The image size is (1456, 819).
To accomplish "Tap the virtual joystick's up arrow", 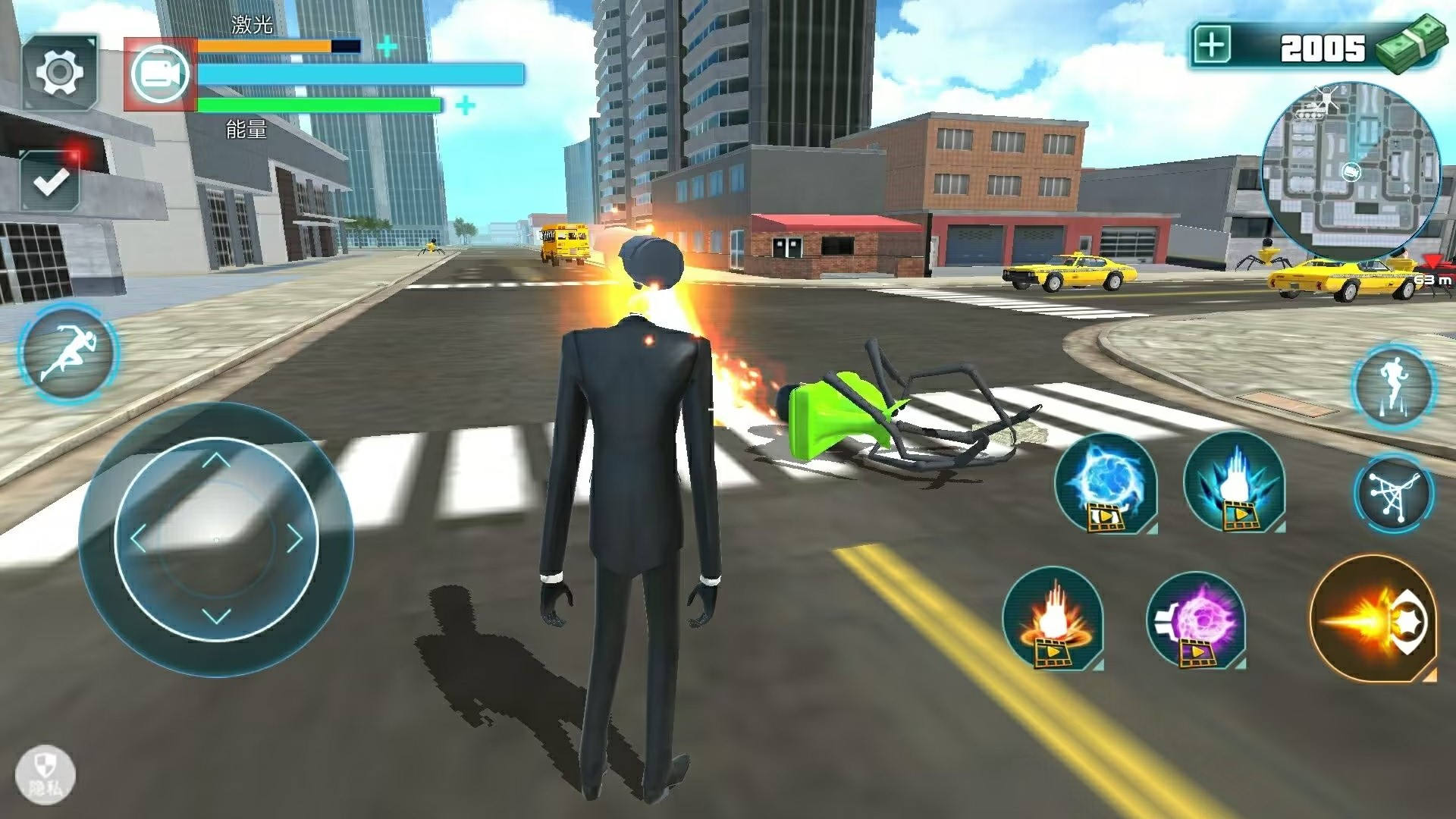I will point(216,460).
